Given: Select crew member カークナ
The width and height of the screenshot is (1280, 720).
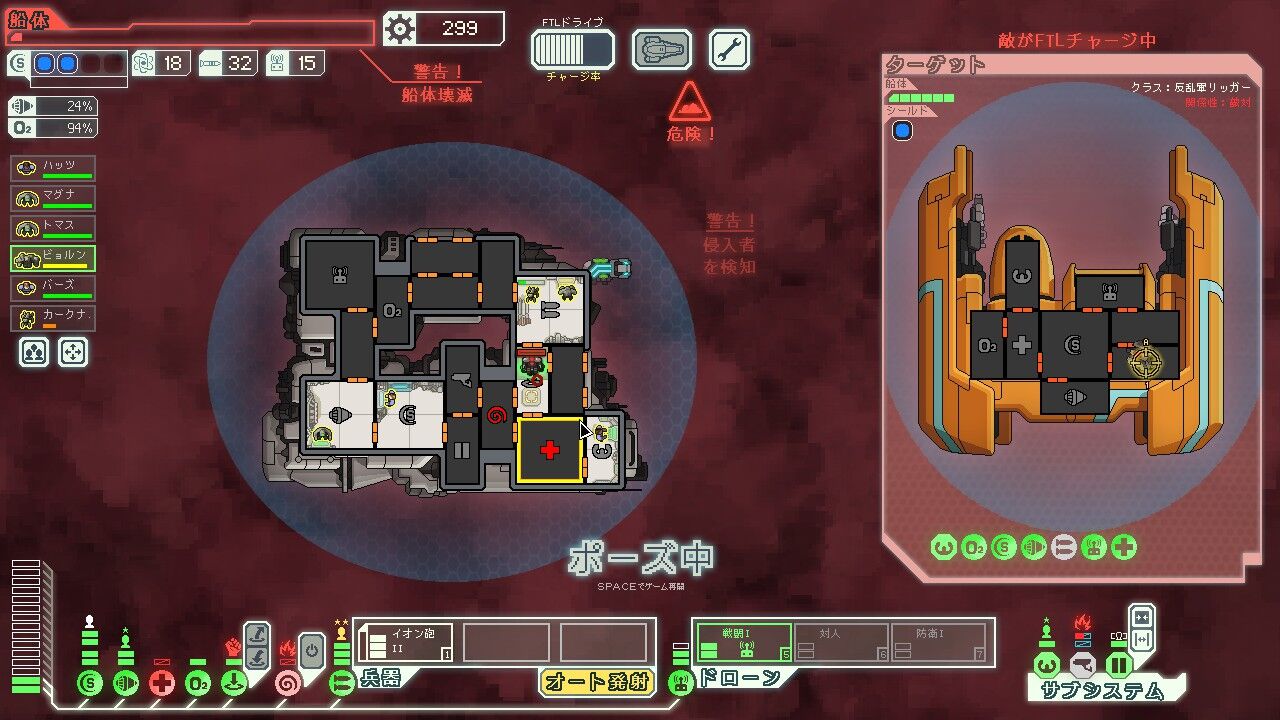Looking at the screenshot, I should click(53, 318).
